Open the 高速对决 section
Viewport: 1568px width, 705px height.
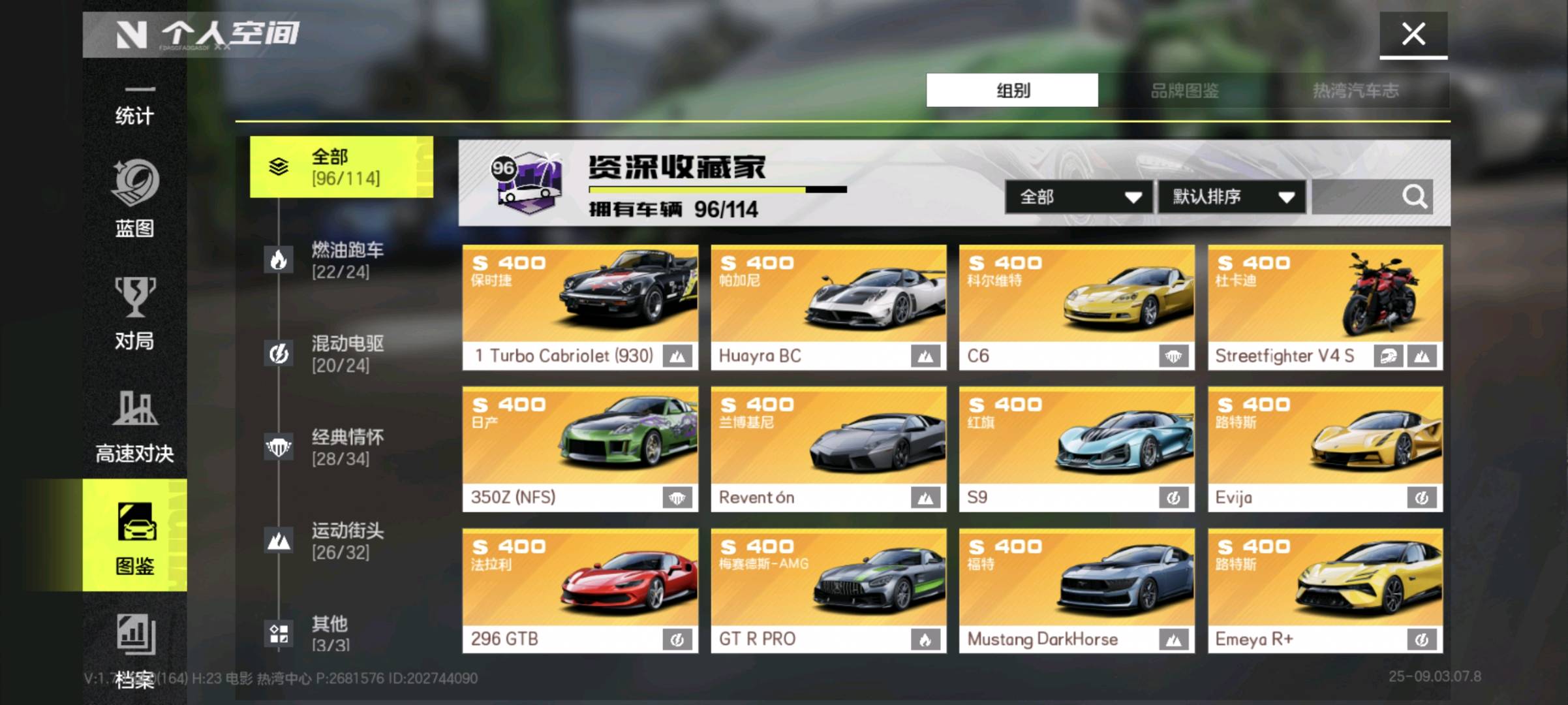(134, 426)
